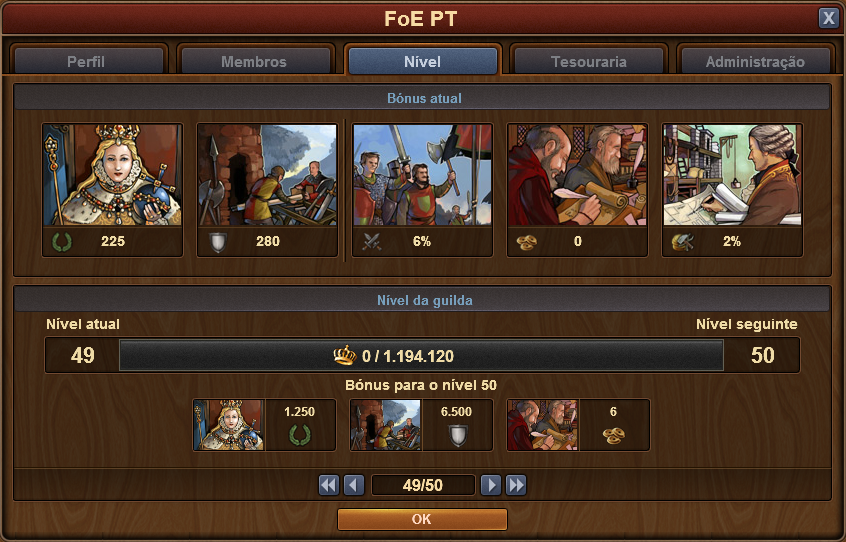
Task: Select the Nível tab
Action: click(422, 61)
